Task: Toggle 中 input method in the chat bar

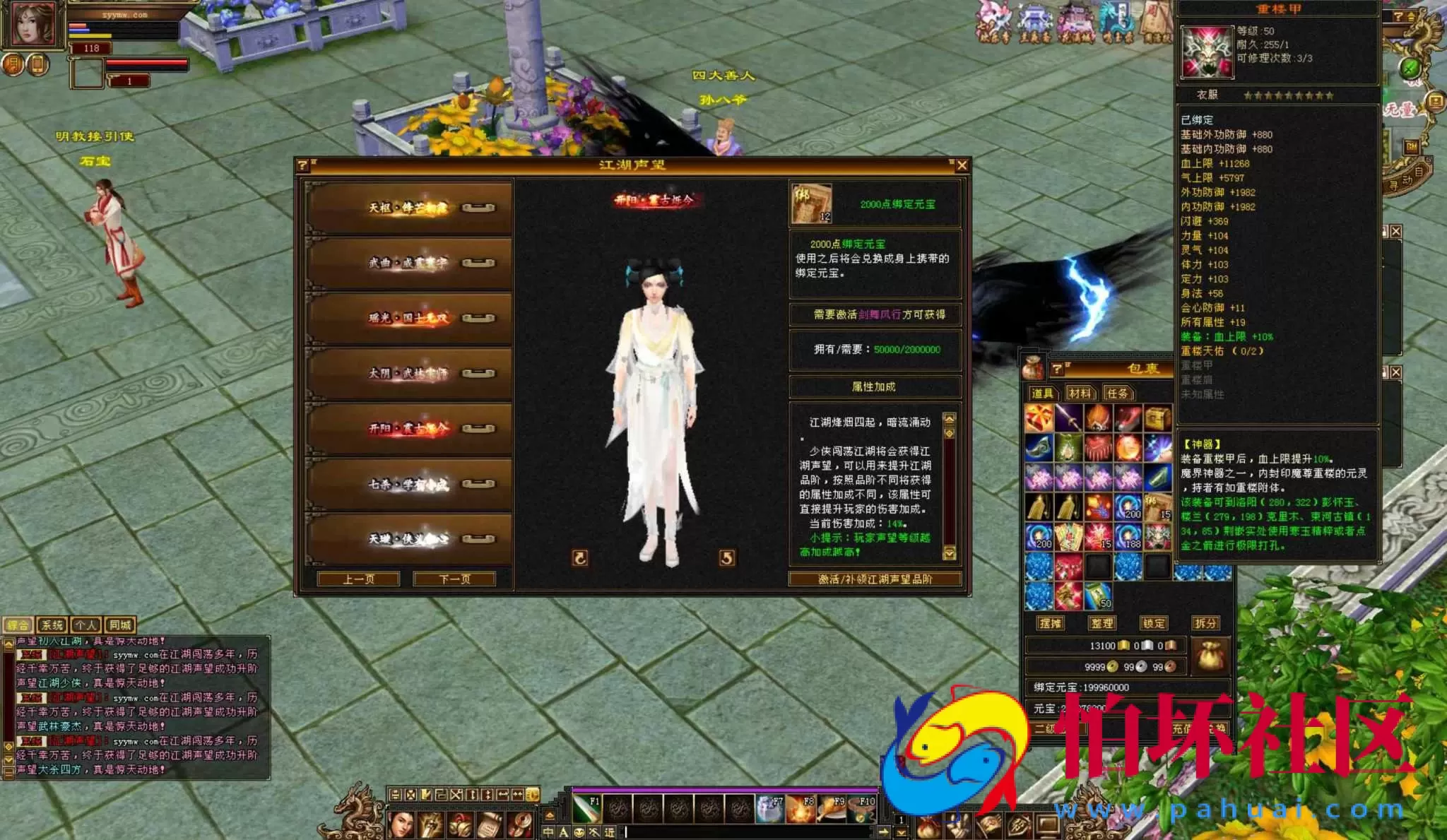Action: click(x=548, y=831)
